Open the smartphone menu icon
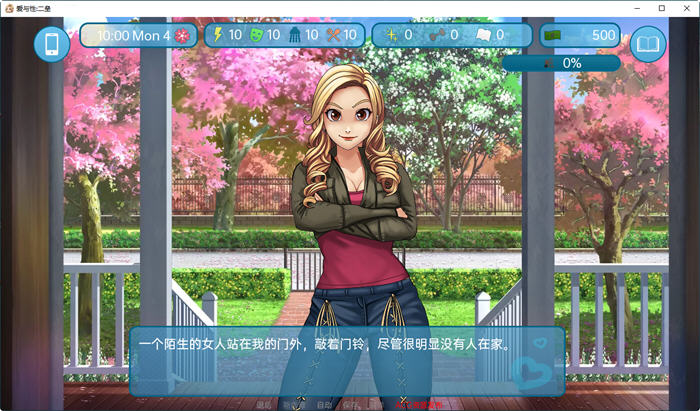Viewport: 700px width, 411px height. (x=52, y=44)
